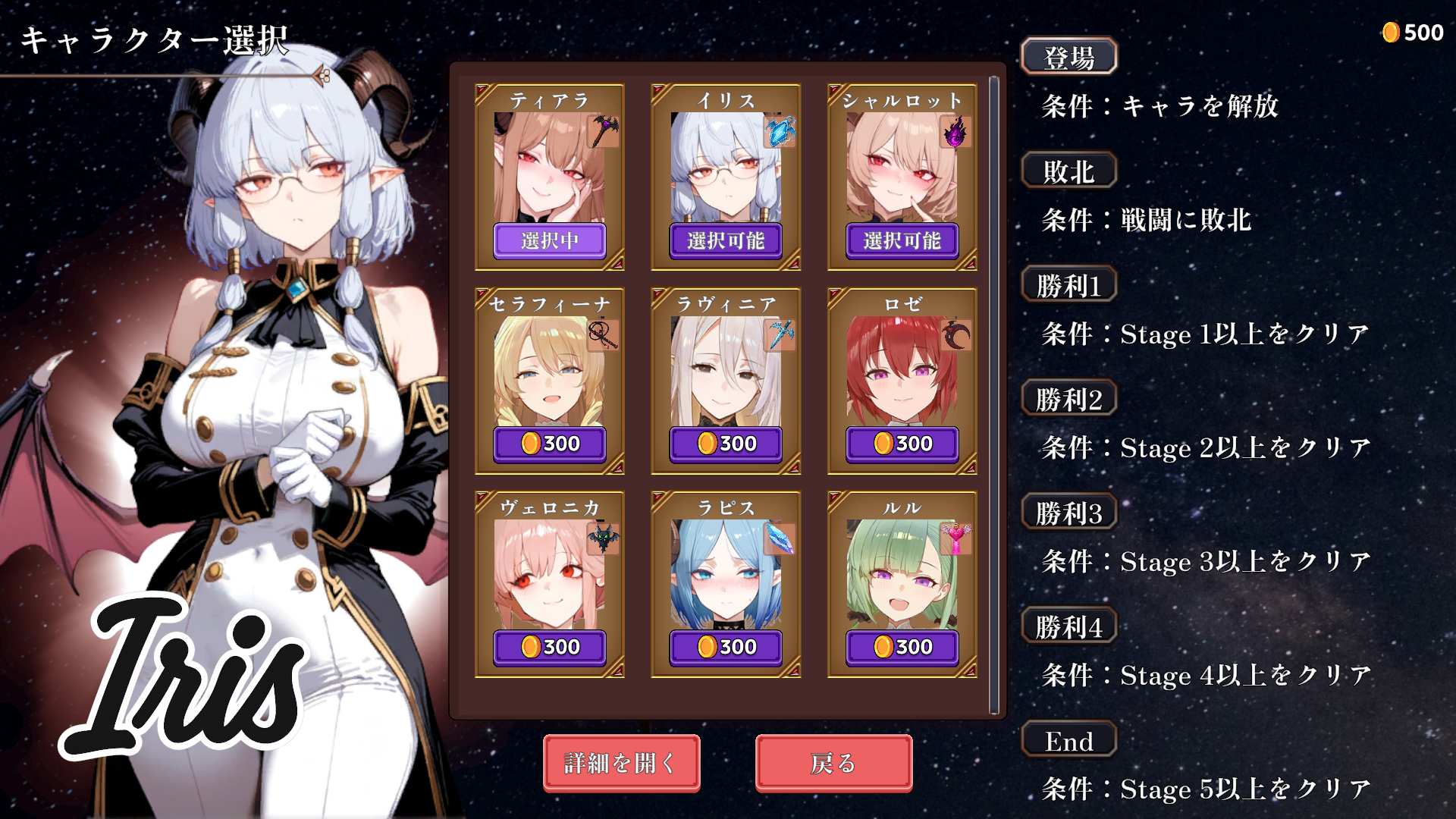Buy the ラピス character for 300

725,647
